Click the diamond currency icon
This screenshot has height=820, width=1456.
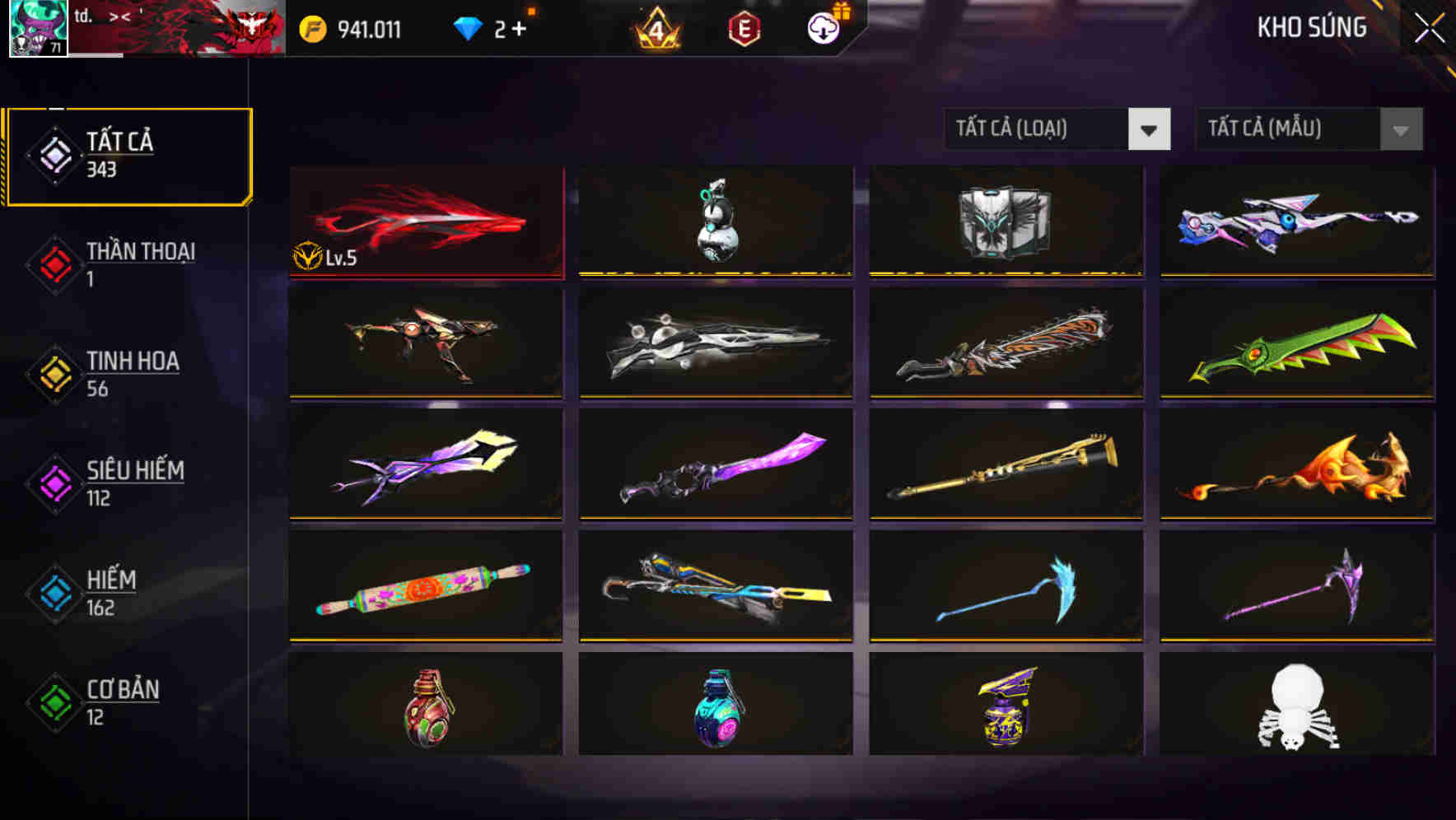tap(467, 29)
